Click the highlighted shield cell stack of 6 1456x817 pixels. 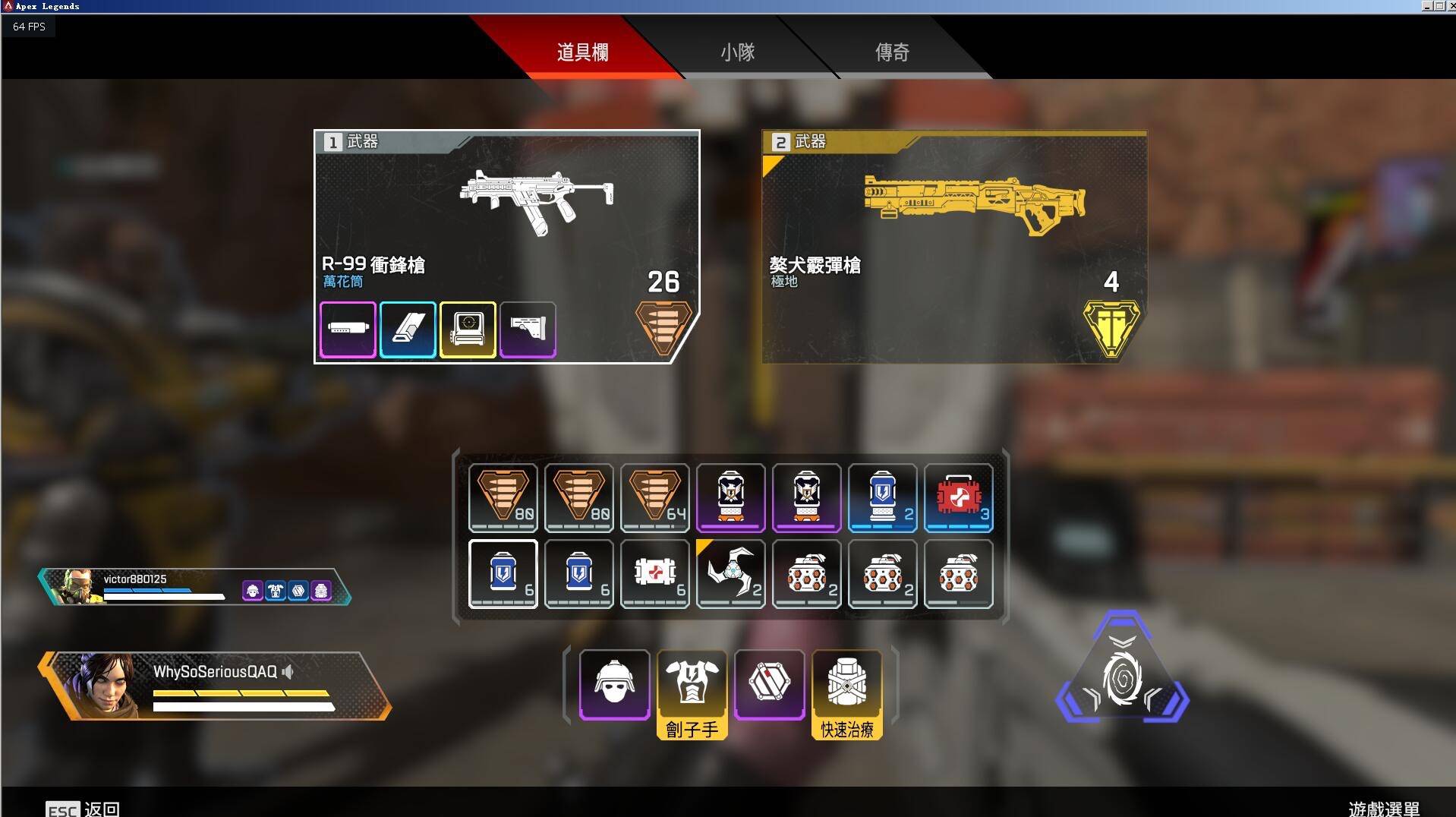tap(503, 574)
